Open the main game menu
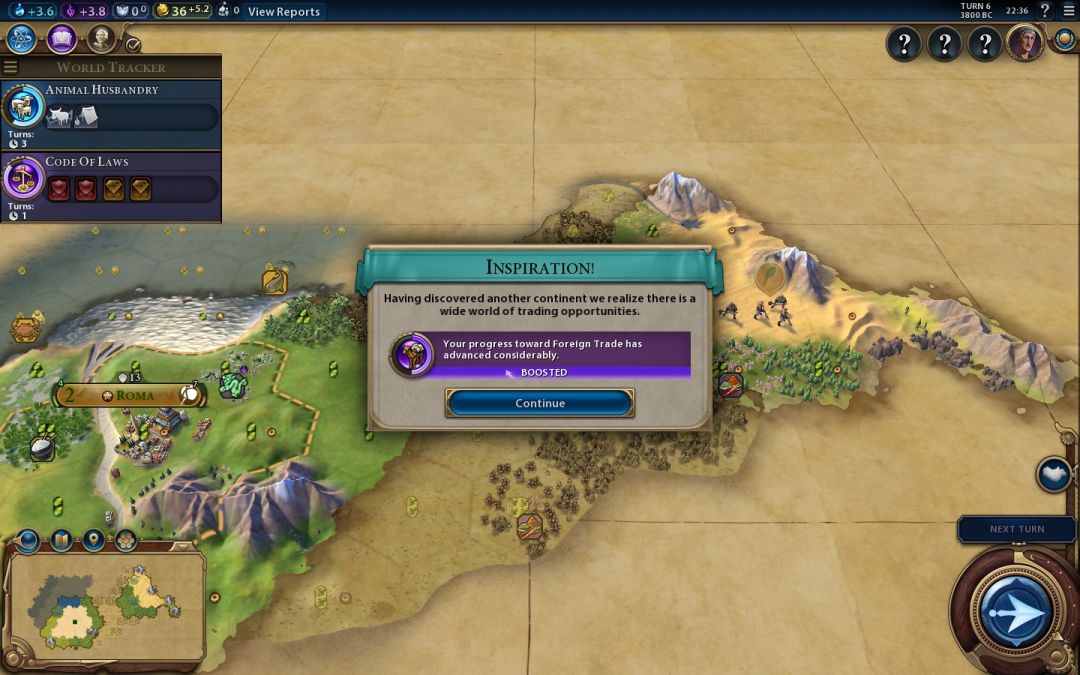The image size is (1080, 675). click(1067, 11)
